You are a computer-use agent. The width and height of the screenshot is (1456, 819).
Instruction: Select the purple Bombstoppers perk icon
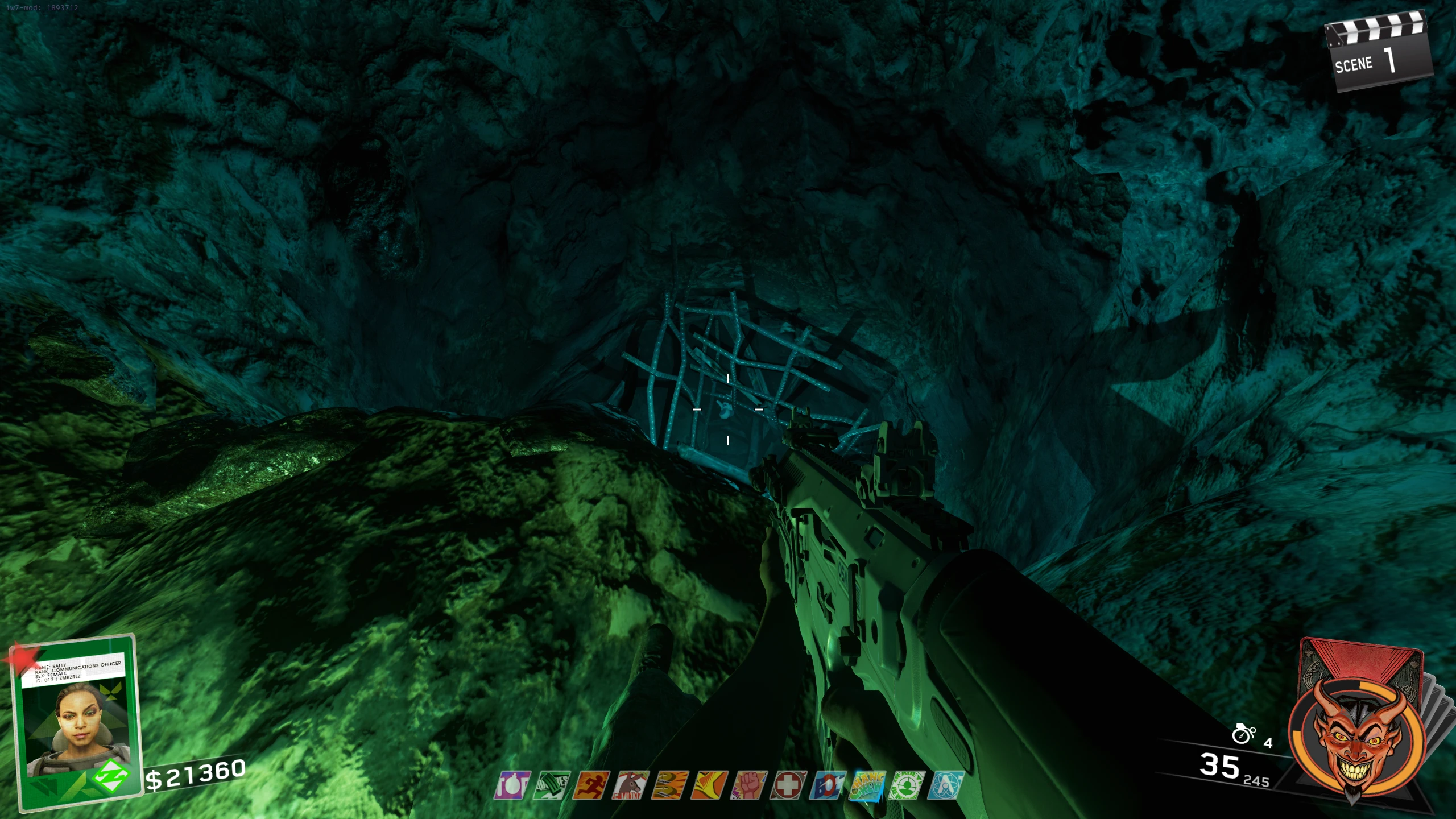coord(512,785)
